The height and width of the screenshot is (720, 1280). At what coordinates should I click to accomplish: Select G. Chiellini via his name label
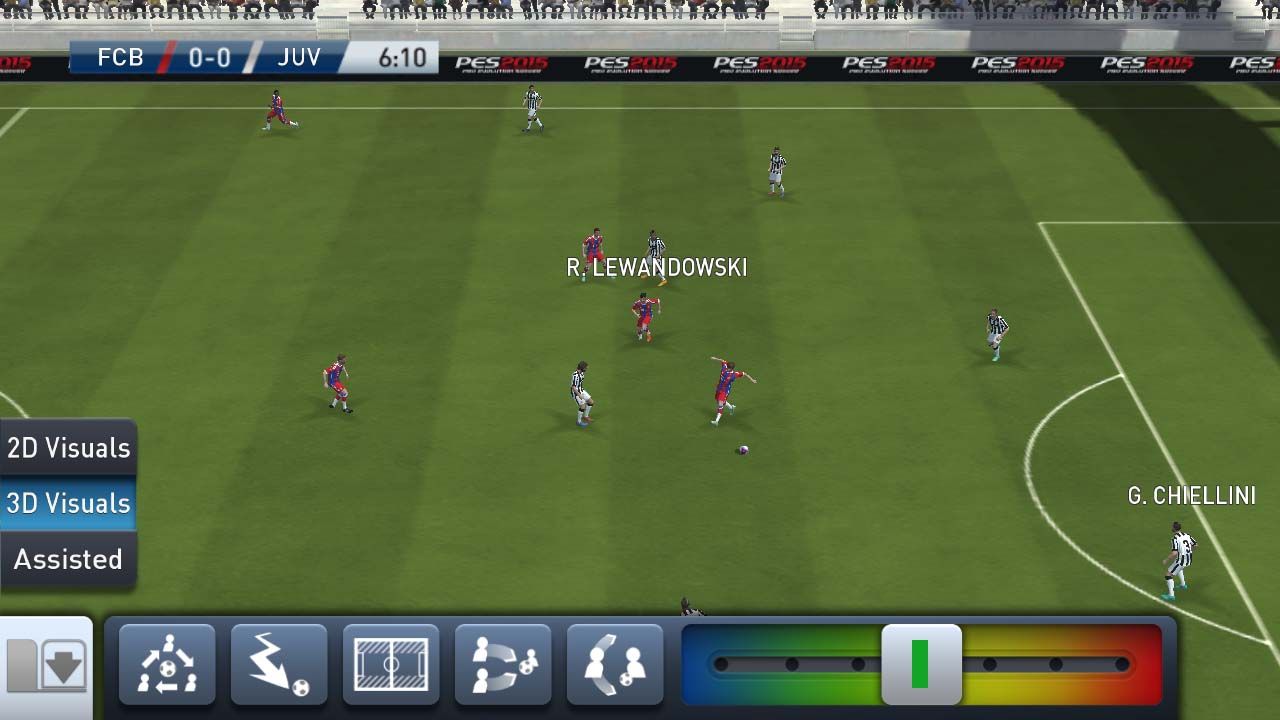click(x=1193, y=495)
